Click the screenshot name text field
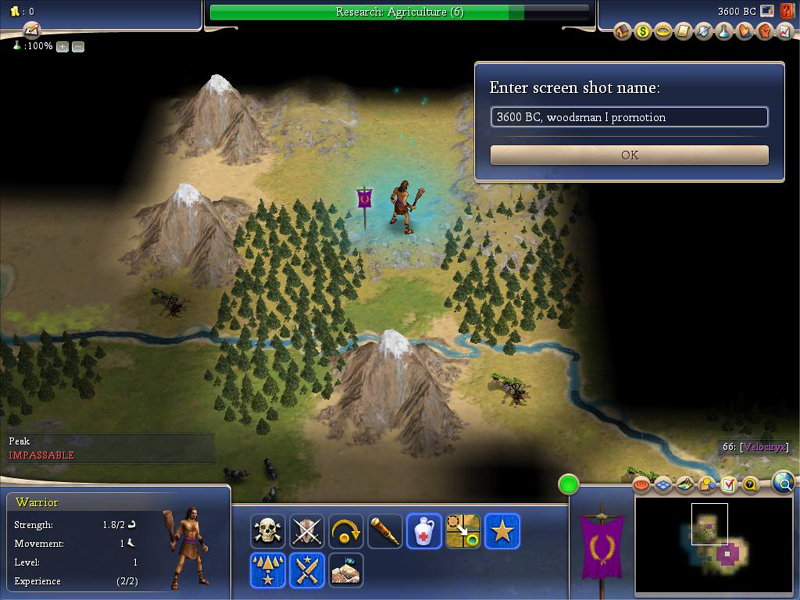Screen dimensions: 800x600 coord(629,117)
